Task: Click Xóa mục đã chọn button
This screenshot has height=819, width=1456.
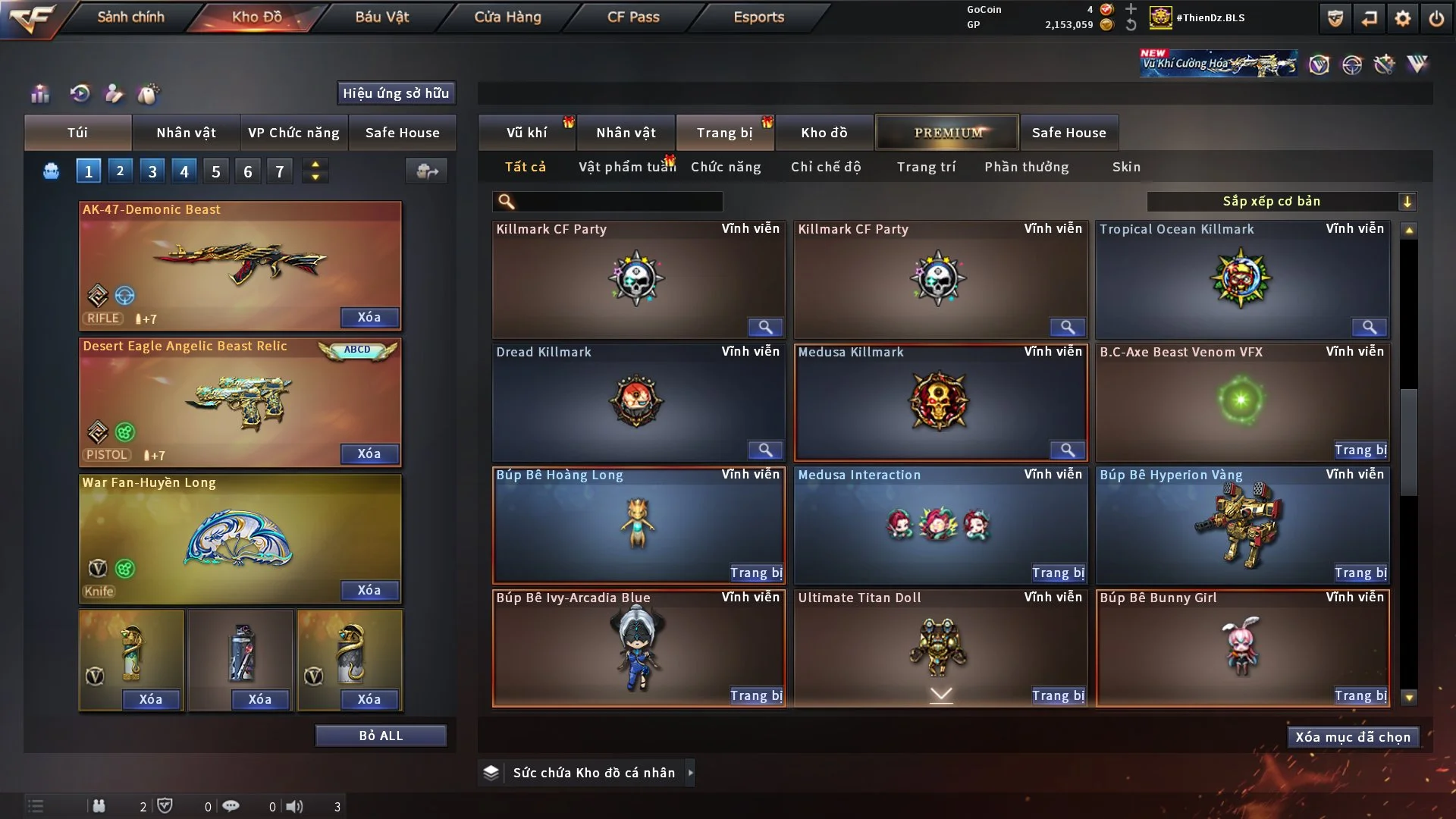Action: click(1353, 737)
